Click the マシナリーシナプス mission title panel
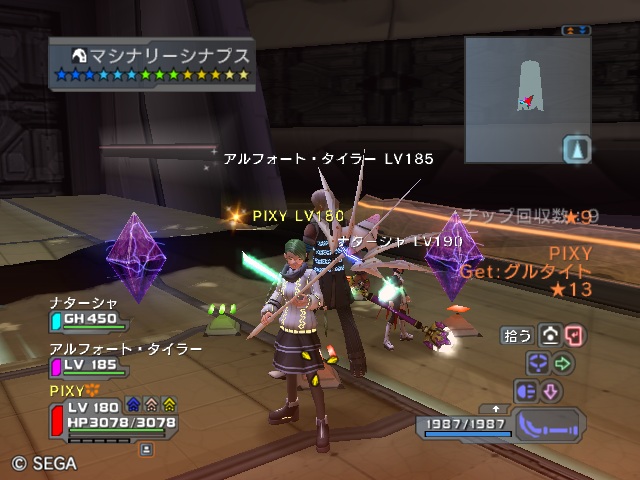This screenshot has height=480, width=640. 152,62
